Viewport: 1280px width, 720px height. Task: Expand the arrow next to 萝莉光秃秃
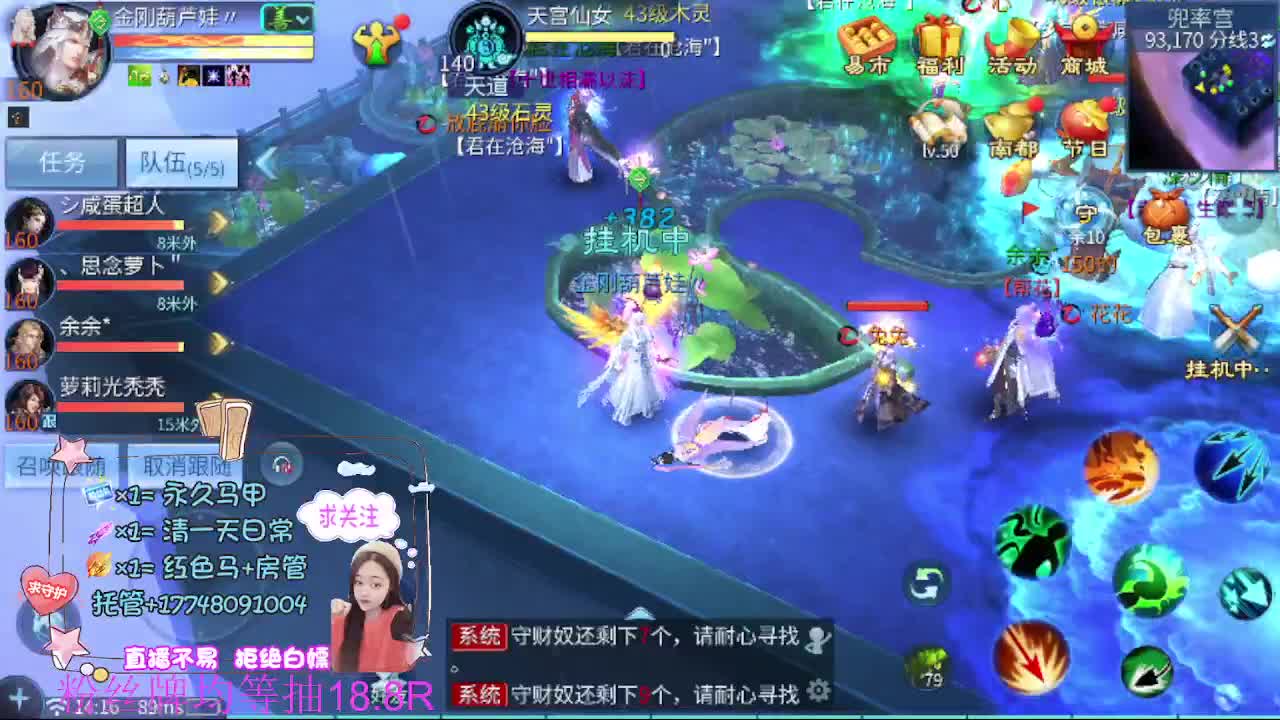coord(217,396)
